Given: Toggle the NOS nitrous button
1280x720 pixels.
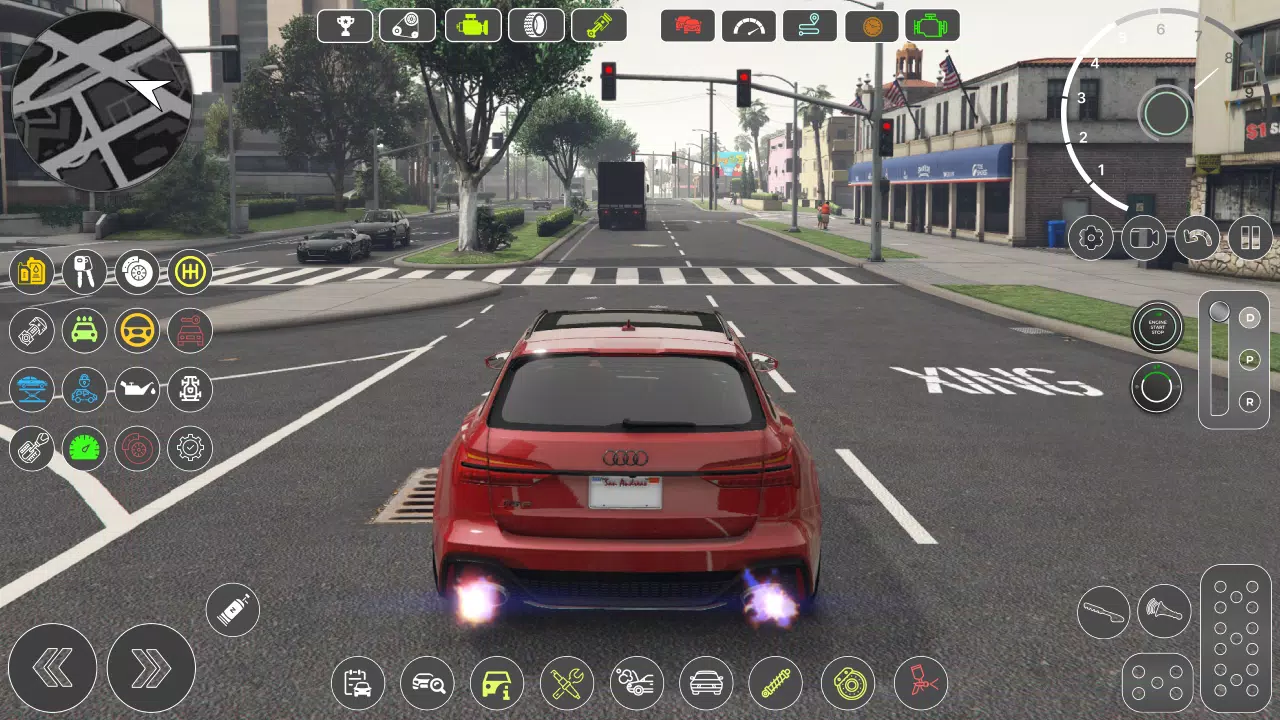Looking at the screenshot, I should 233,609.
